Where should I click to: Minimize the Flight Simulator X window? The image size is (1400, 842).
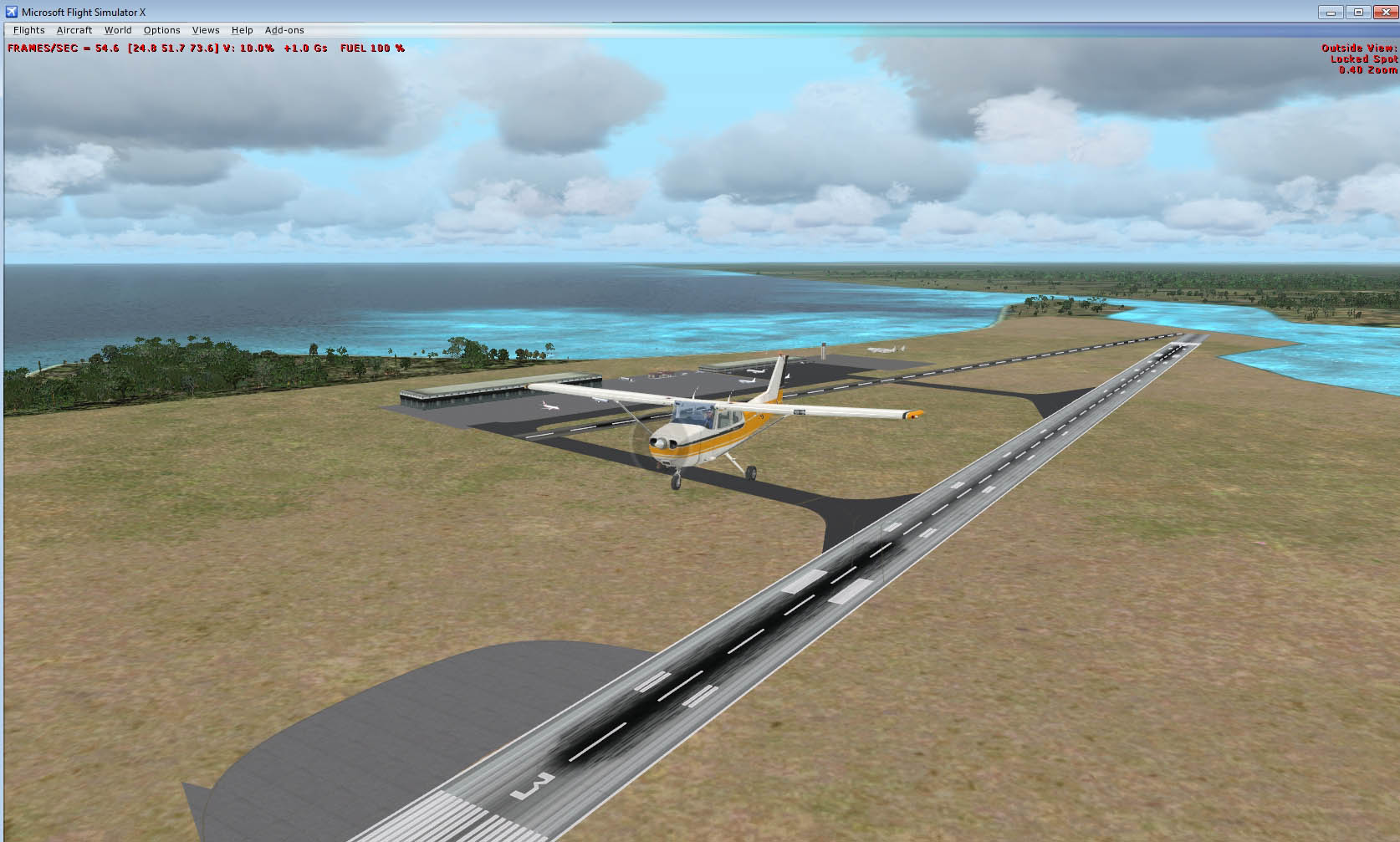[x=1331, y=12]
